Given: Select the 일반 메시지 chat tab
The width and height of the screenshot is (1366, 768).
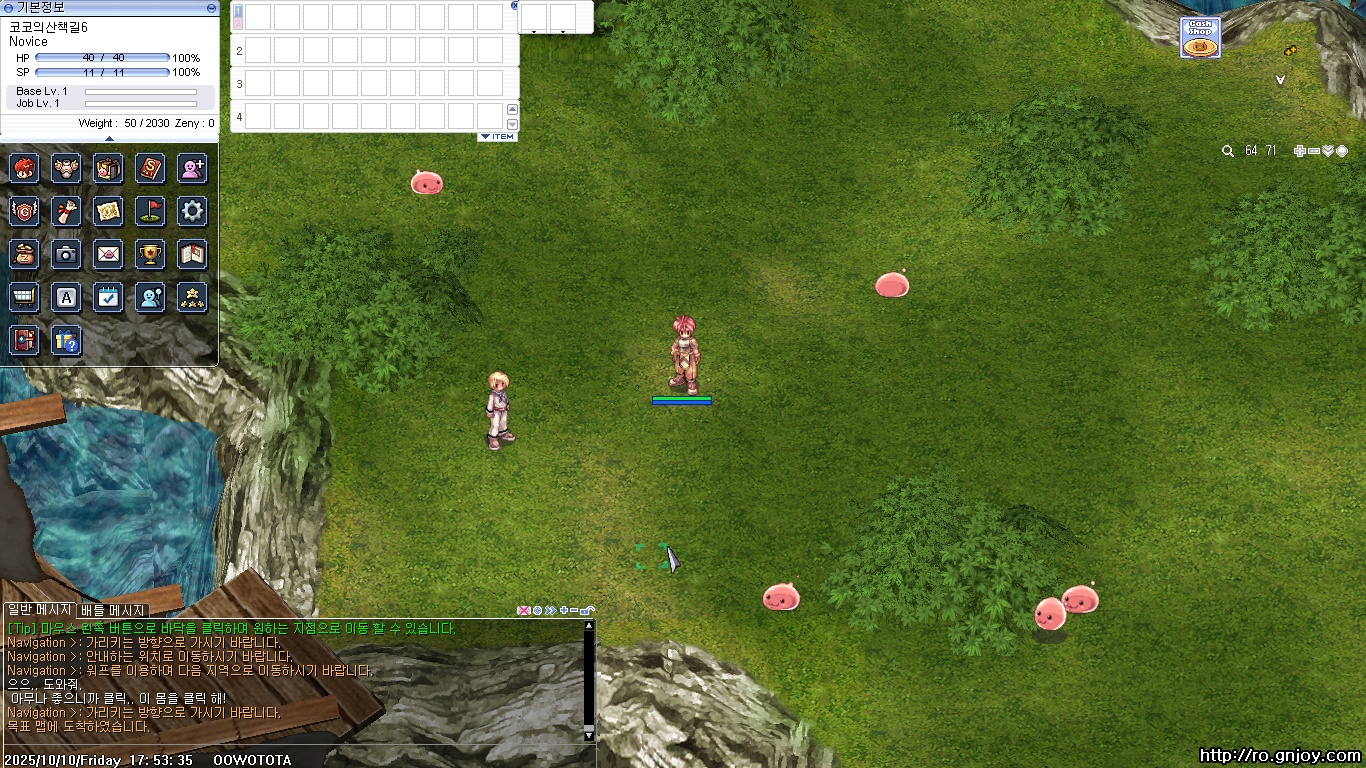Looking at the screenshot, I should [x=39, y=610].
